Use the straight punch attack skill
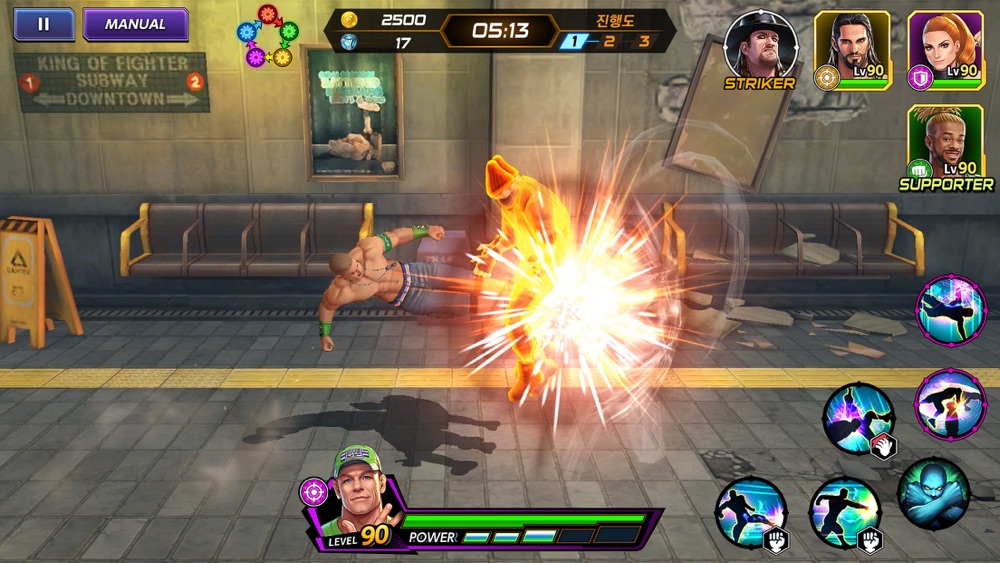1000x563 pixels. point(844,511)
